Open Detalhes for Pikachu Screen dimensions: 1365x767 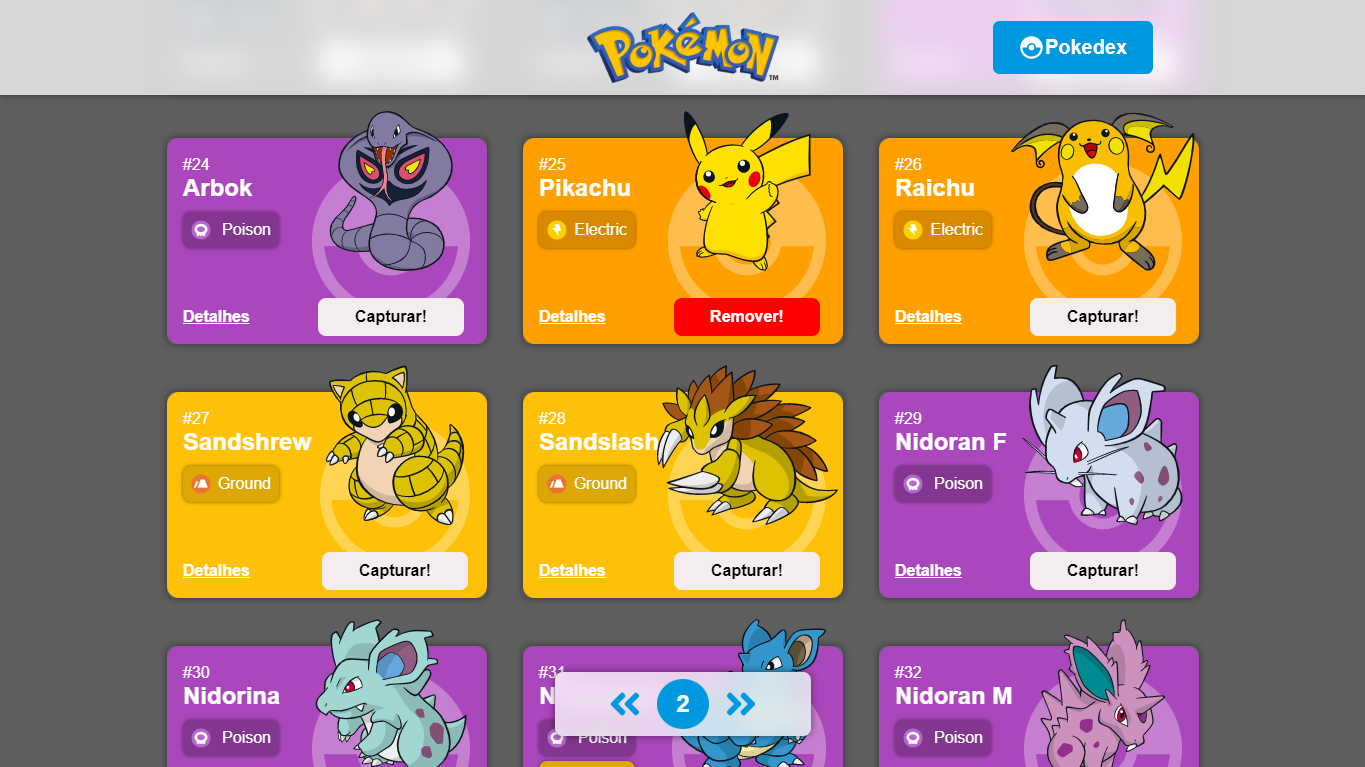pos(571,316)
